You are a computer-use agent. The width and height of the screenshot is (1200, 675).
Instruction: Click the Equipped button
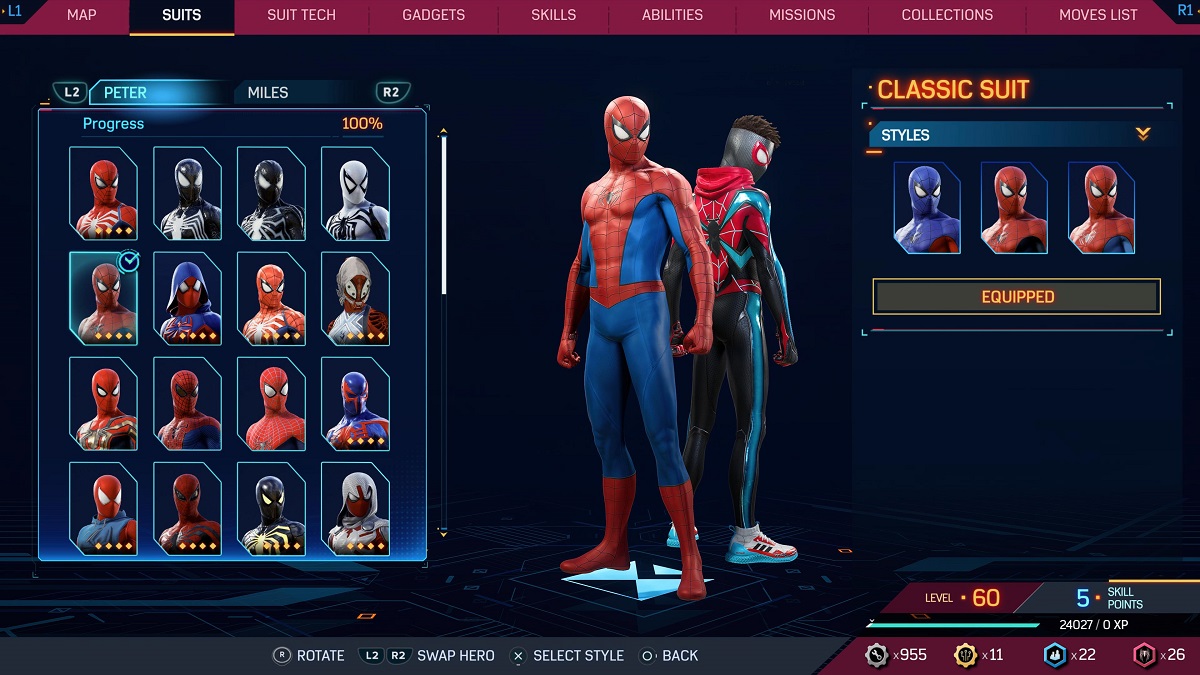(x=1016, y=297)
